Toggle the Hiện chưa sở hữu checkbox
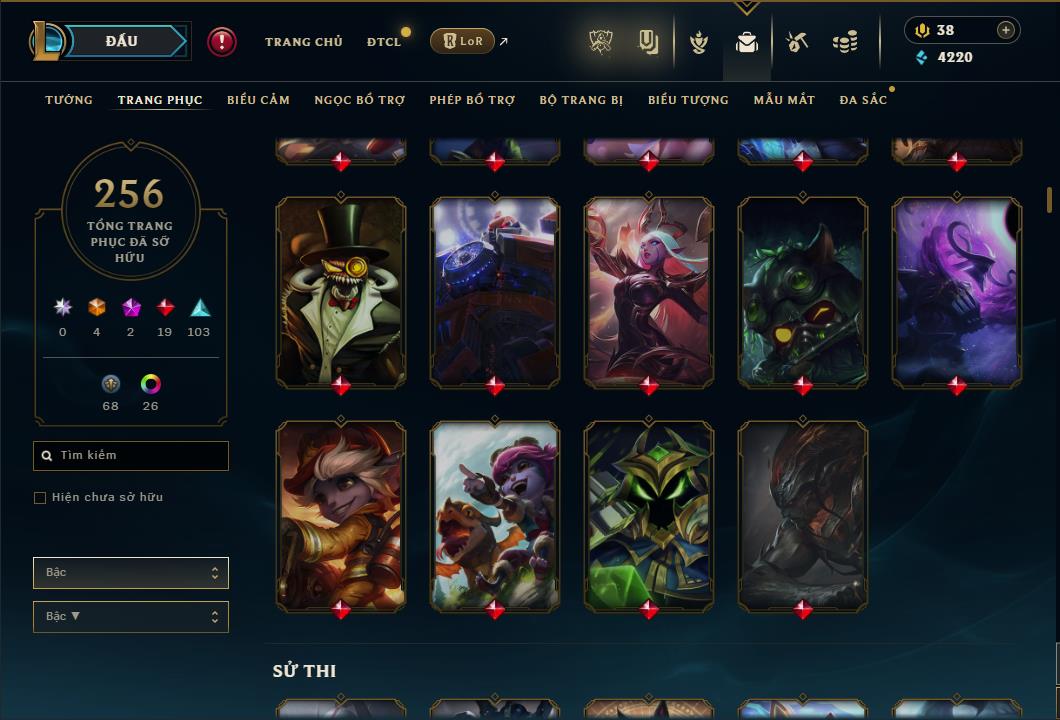1060x720 pixels. click(40, 498)
